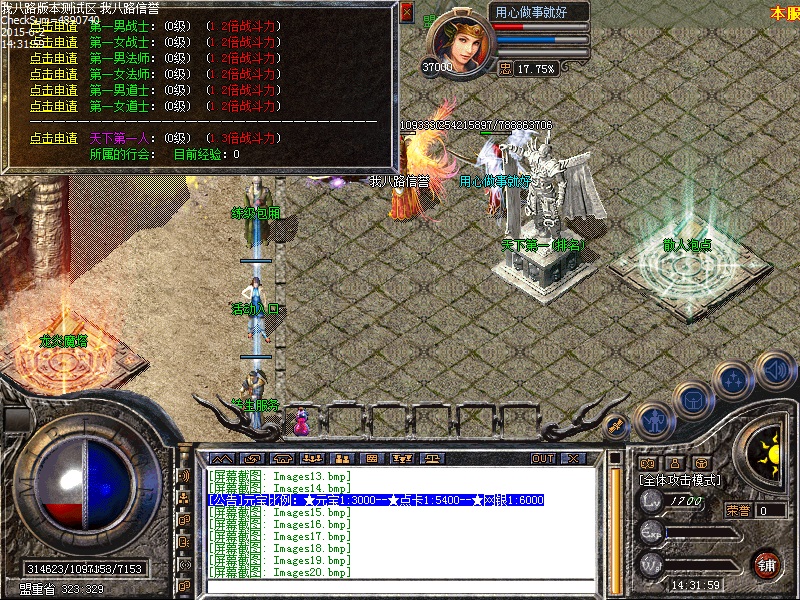The width and height of the screenshot is (800, 600).
Task: Apply for 第一女战士 title
Action: [54, 42]
